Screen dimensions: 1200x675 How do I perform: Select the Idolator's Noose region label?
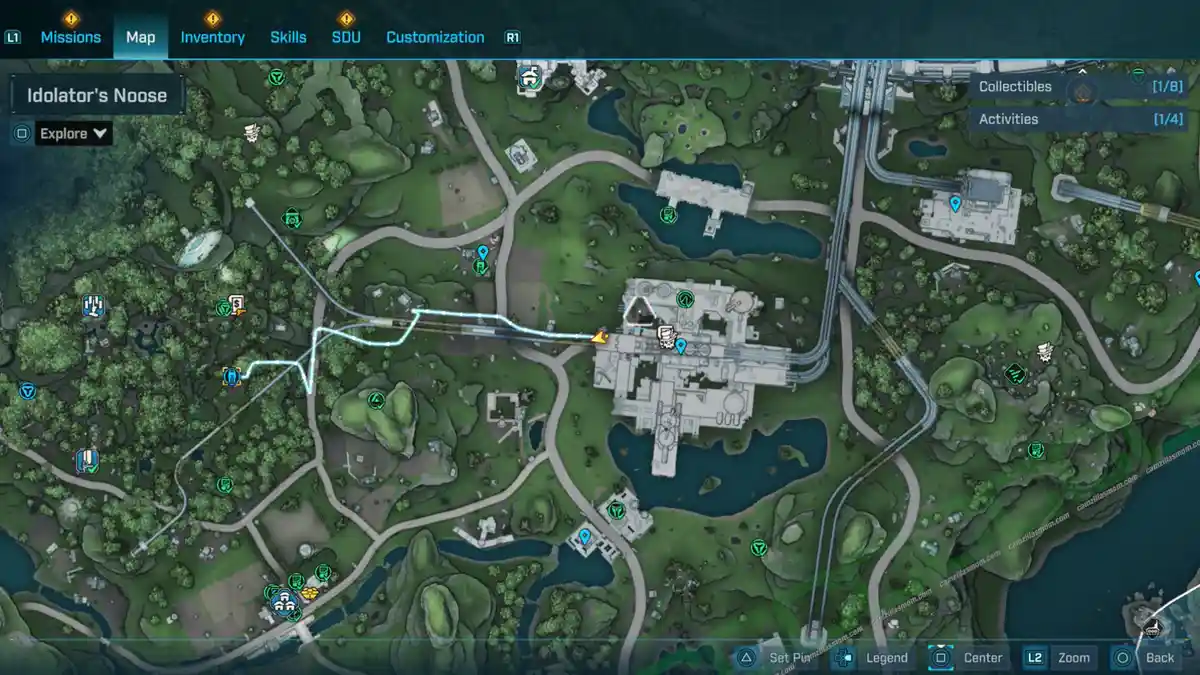(97, 96)
